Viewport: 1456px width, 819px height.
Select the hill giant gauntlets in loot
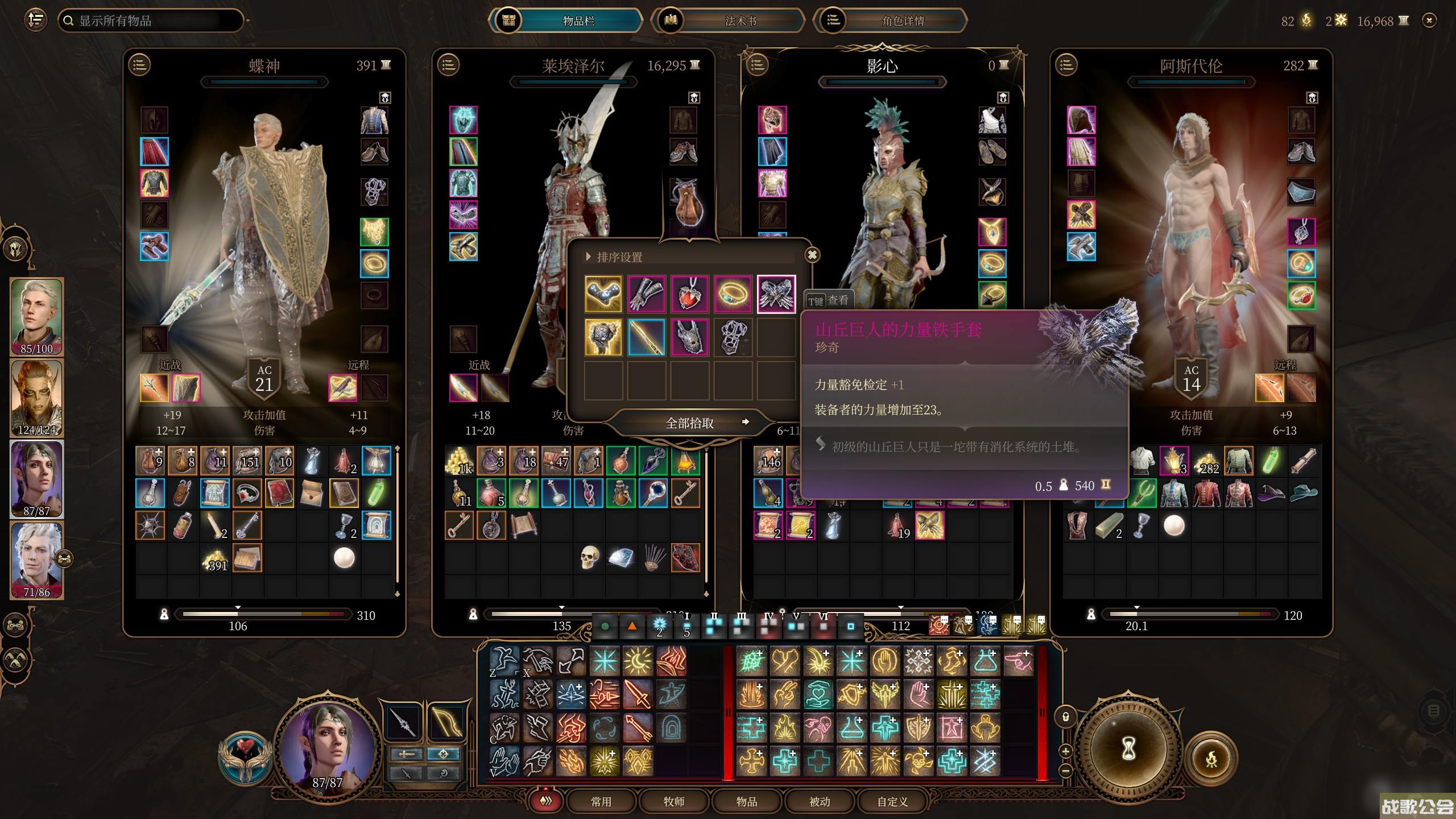pyautogui.click(x=776, y=294)
